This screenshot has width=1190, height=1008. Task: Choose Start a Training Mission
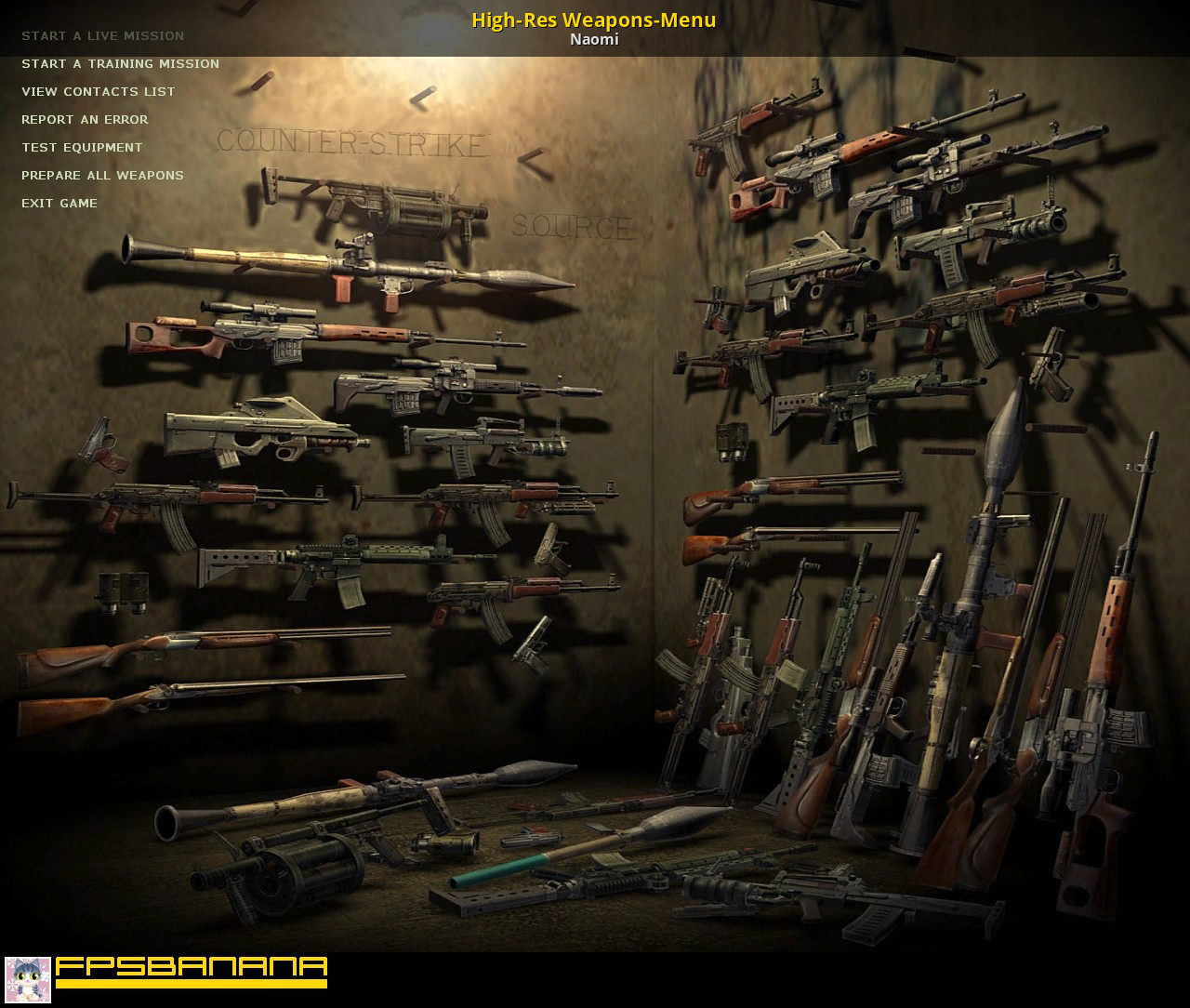(x=120, y=64)
